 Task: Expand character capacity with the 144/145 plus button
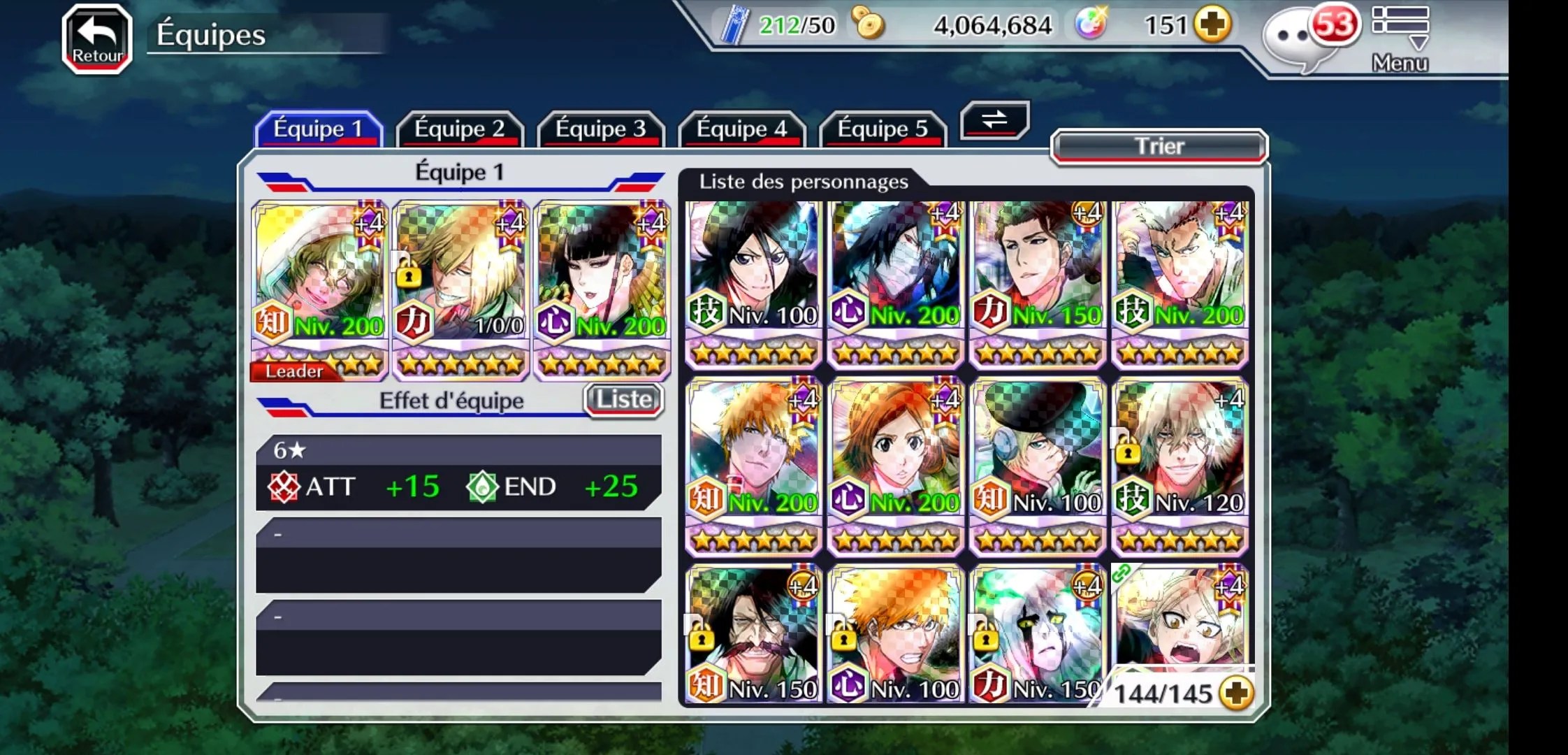pyautogui.click(x=1236, y=693)
